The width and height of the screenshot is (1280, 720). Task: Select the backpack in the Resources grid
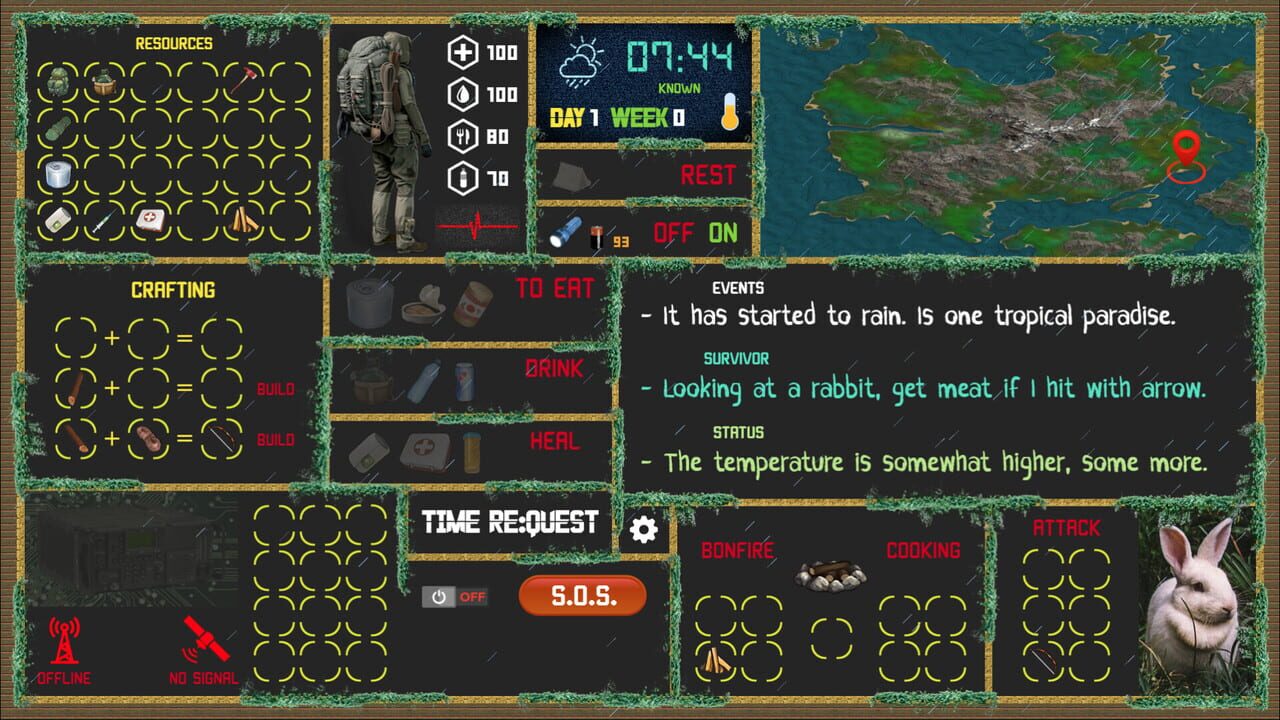pos(61,82)
